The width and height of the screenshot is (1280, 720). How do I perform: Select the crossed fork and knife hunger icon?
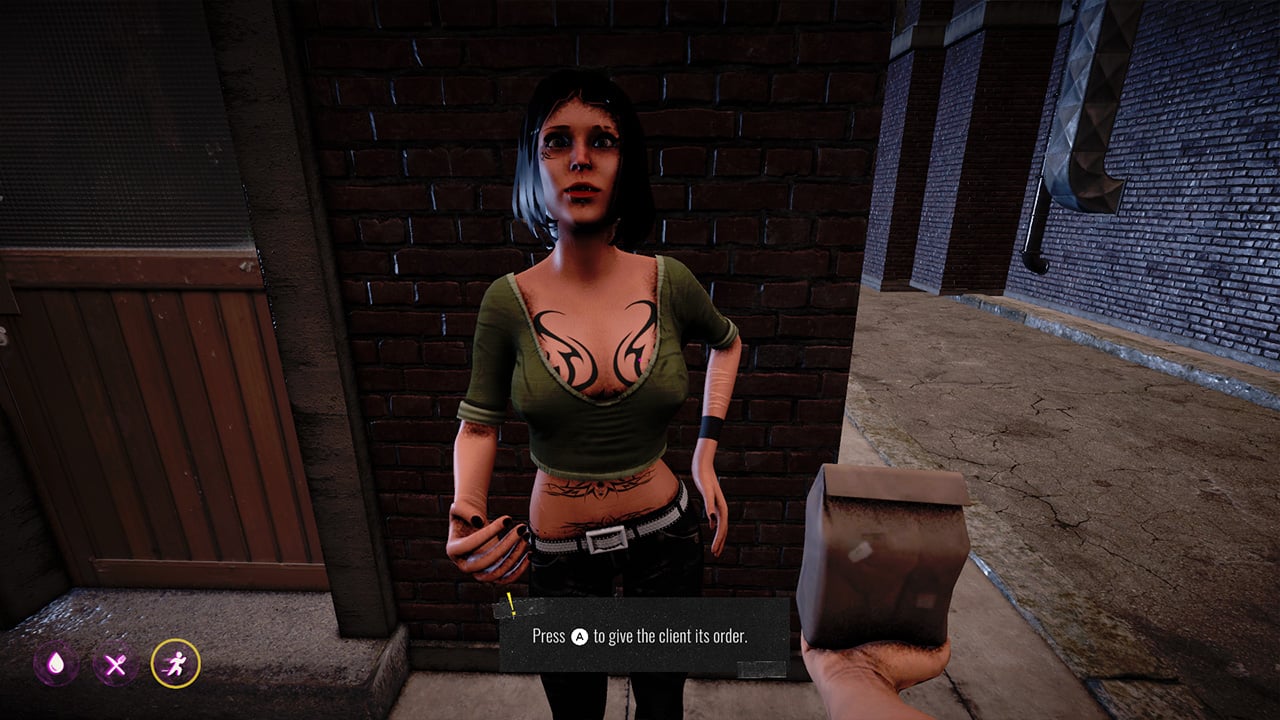(x=116, y=664)
